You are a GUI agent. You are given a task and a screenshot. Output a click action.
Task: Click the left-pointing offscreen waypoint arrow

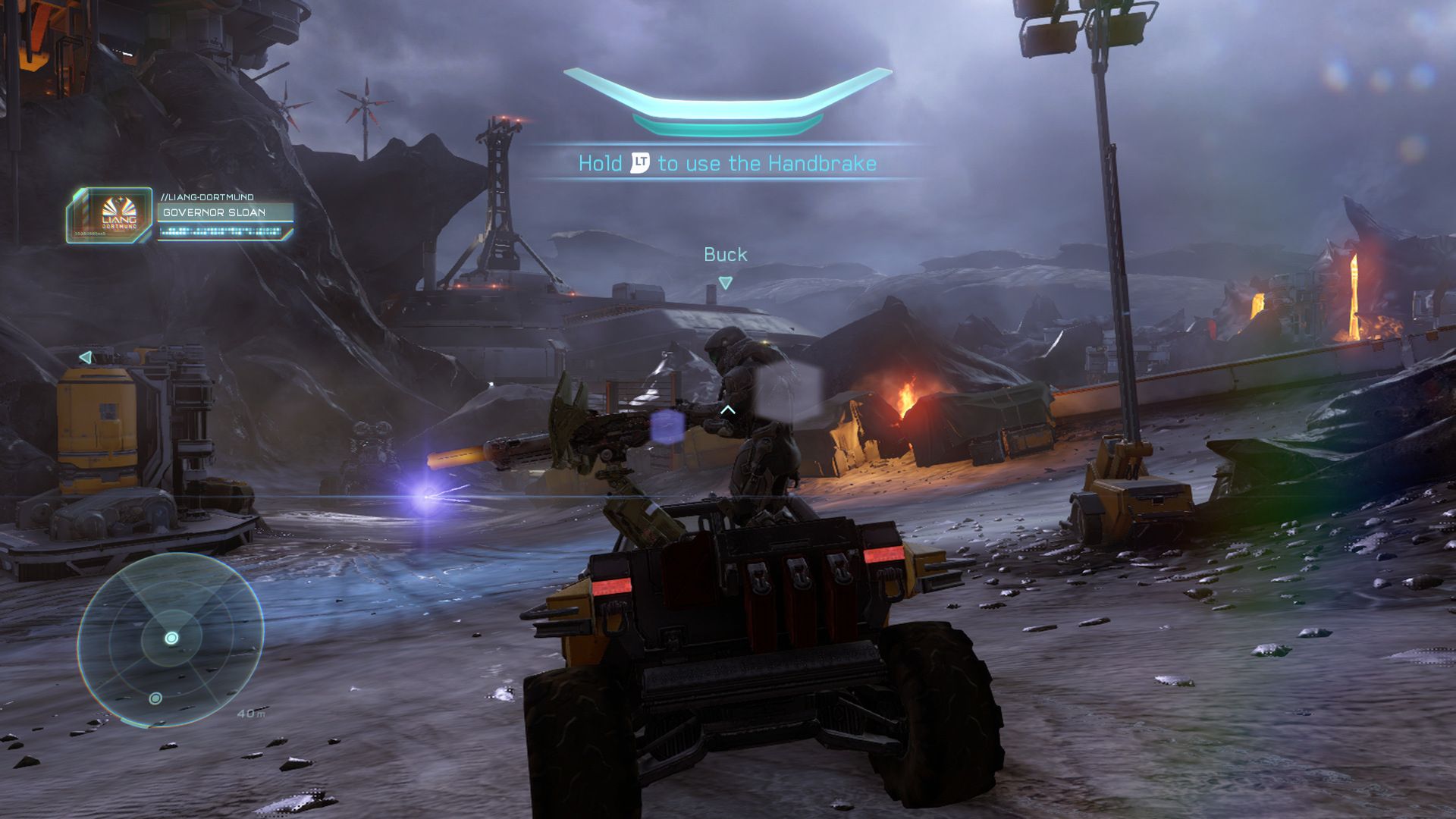pos(86,357)
